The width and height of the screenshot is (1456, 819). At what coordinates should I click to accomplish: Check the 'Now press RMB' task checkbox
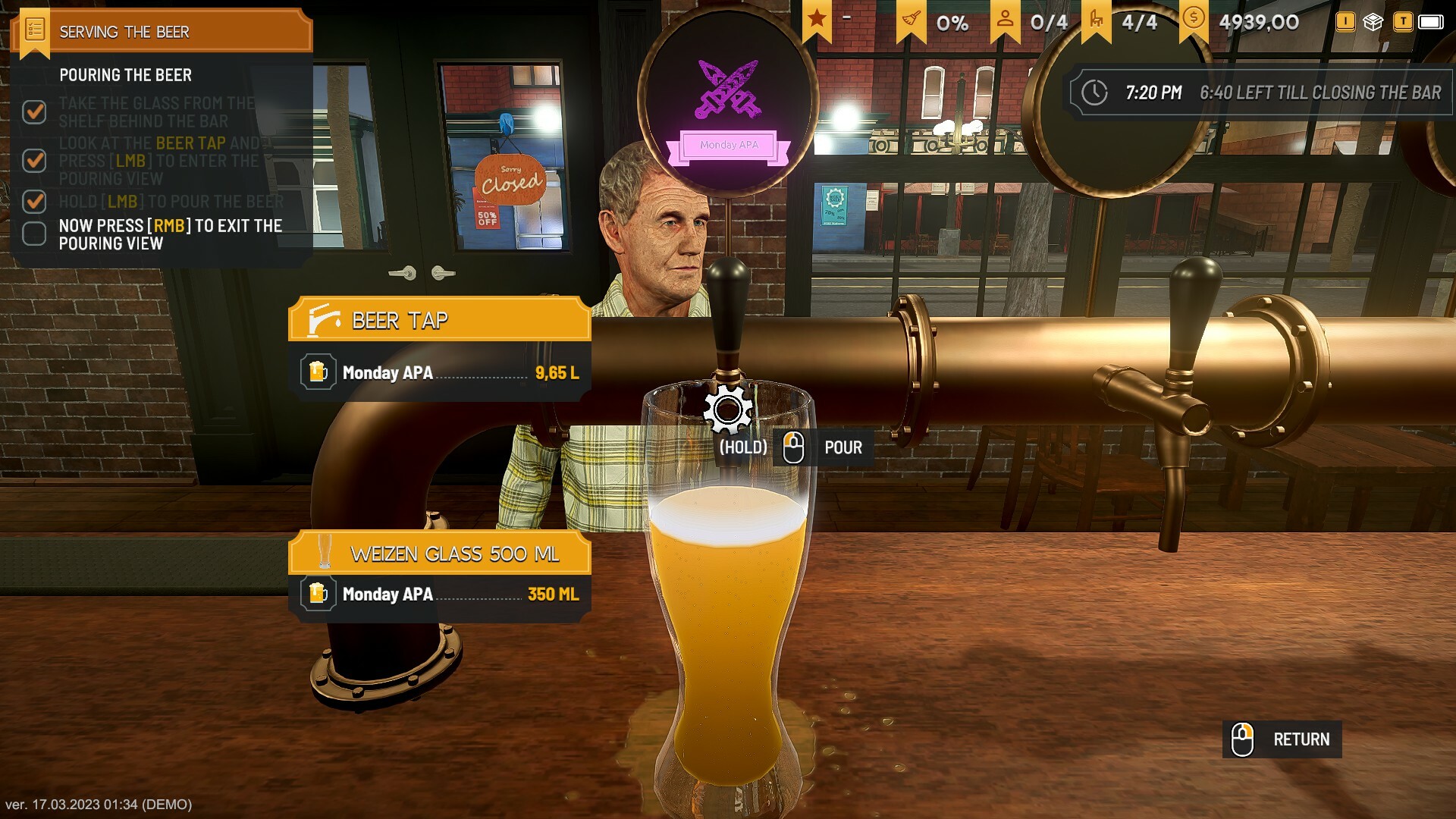35,234
